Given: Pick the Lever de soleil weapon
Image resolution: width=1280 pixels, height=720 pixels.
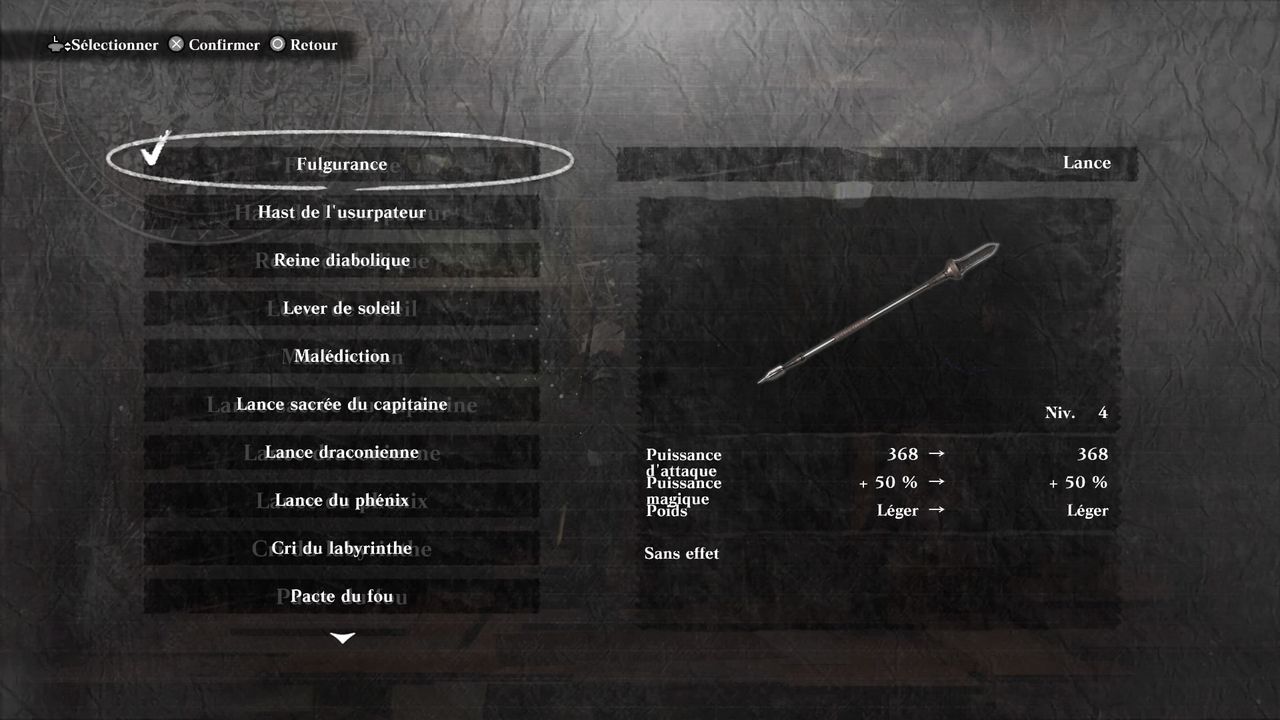Looking at the screenshot, I should point(341,308).
